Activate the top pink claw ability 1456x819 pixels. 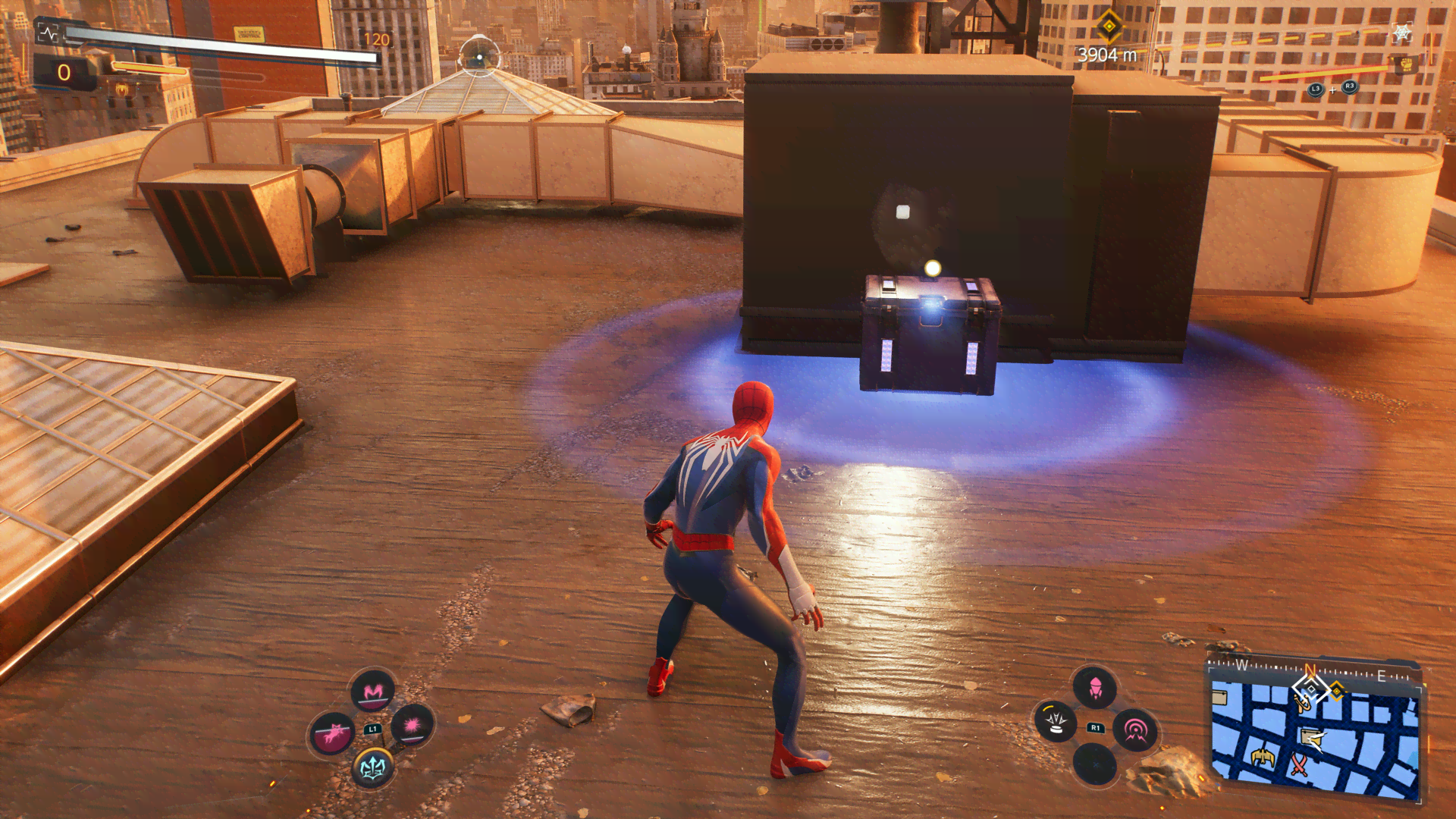click(x=373, y=691)
